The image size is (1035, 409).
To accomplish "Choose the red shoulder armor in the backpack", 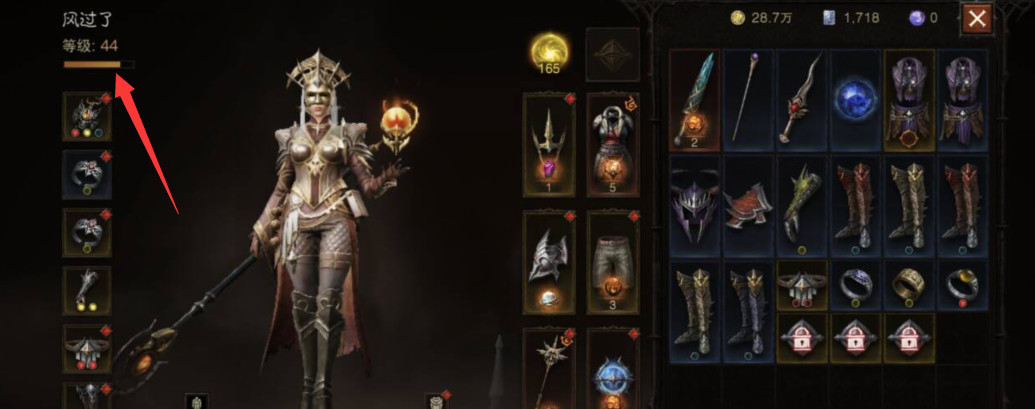I will coord(748,205).
